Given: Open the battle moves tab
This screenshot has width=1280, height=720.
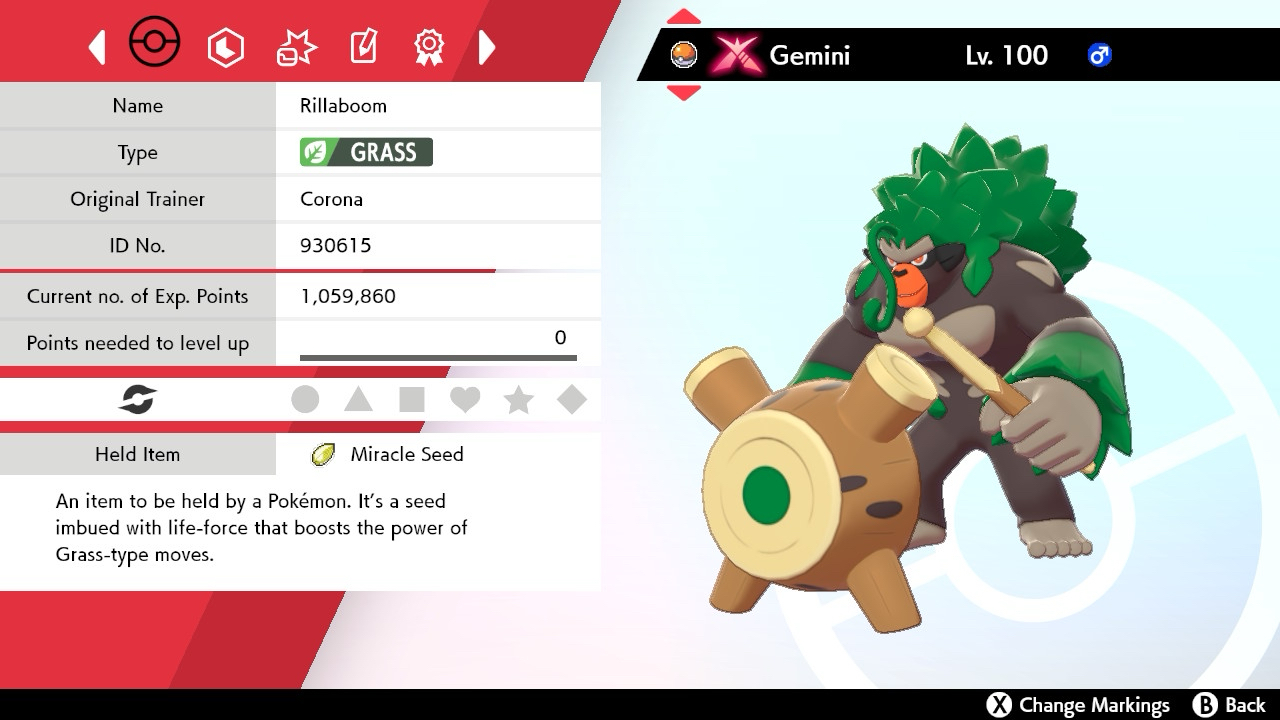Looking at the screenshot, I should (x=296, y=47).
